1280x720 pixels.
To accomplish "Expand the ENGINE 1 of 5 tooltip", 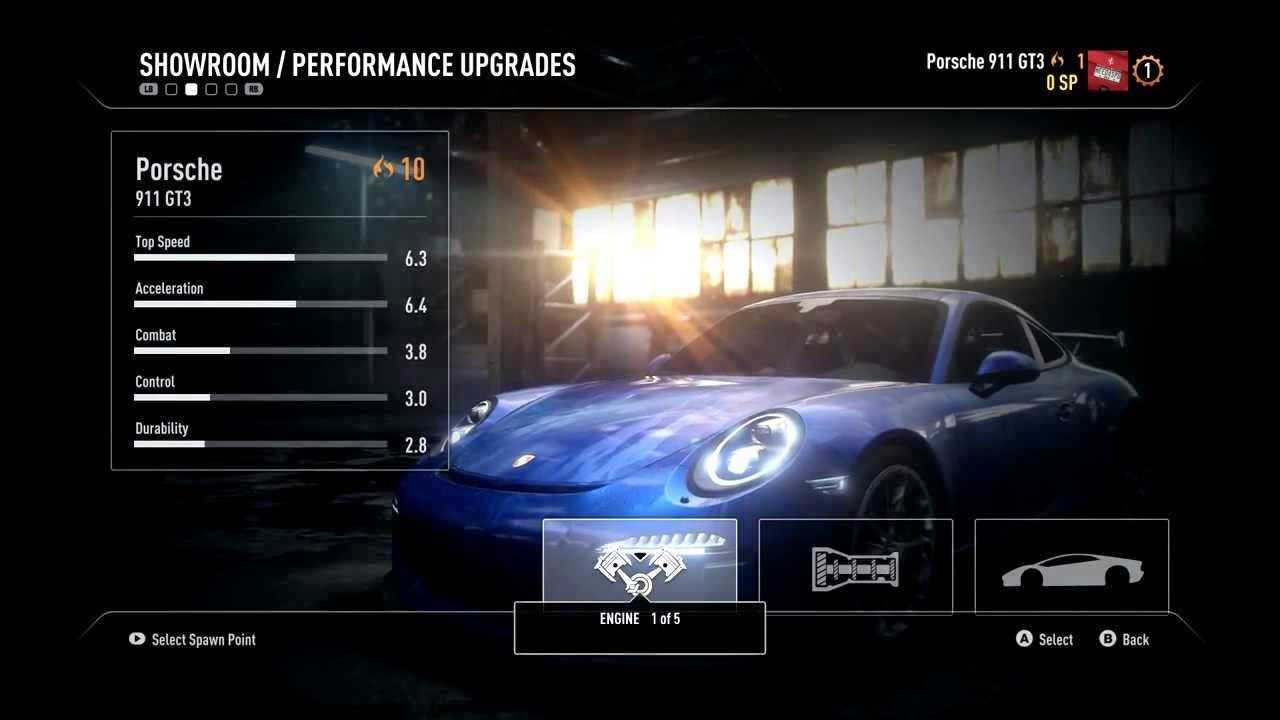I will (639, 618).
